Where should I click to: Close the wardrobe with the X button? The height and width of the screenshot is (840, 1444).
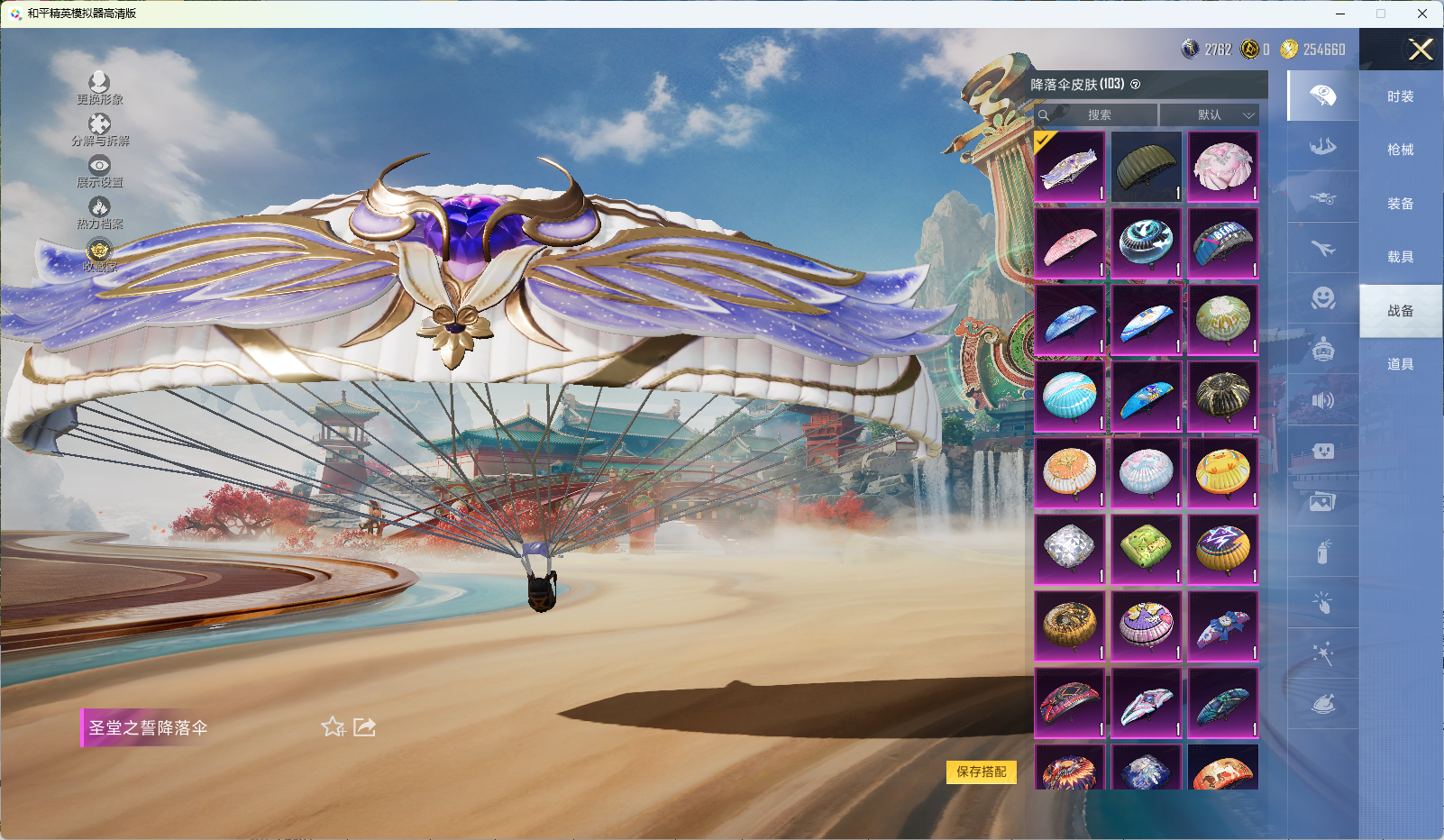(x=1421, y=50)
